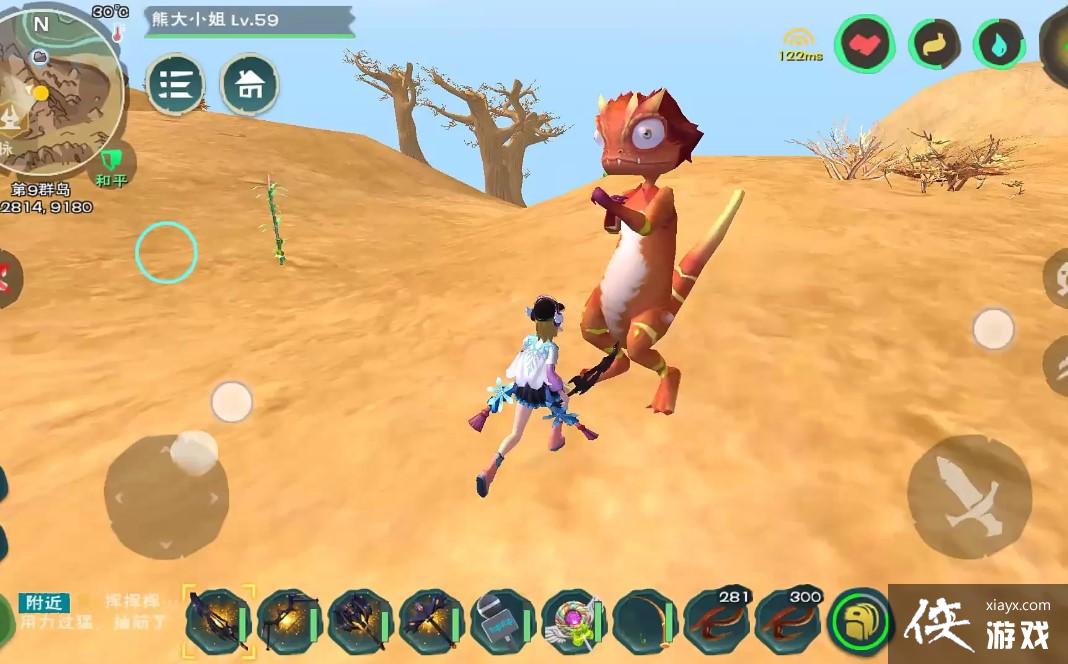Choose the purple gem item slot

[x=575, y=621]
